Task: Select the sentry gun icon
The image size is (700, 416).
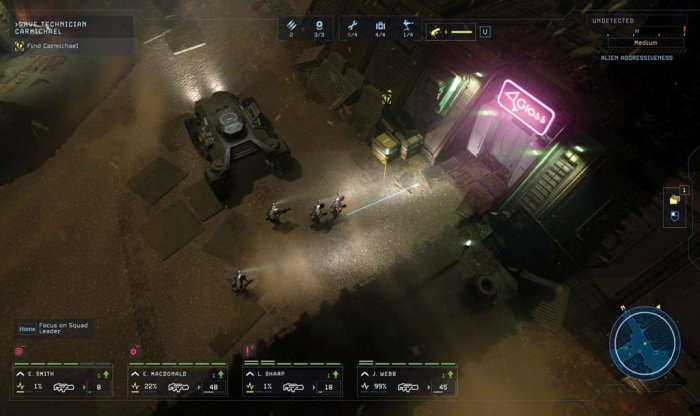Action: tap(407, 27)
